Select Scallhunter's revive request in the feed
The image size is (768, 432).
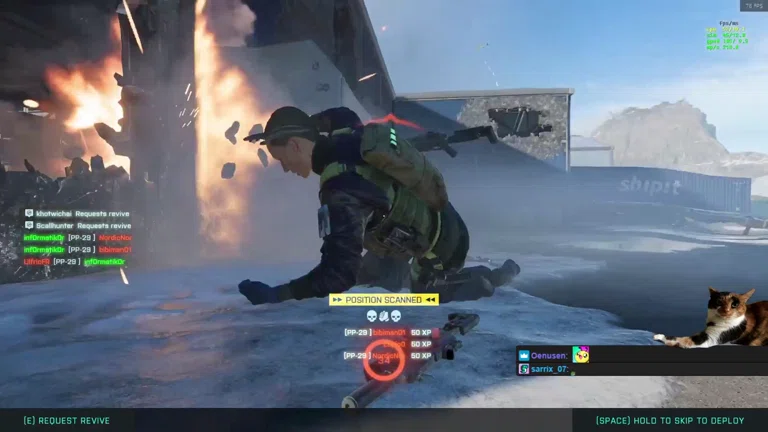(x=77, y=225)
